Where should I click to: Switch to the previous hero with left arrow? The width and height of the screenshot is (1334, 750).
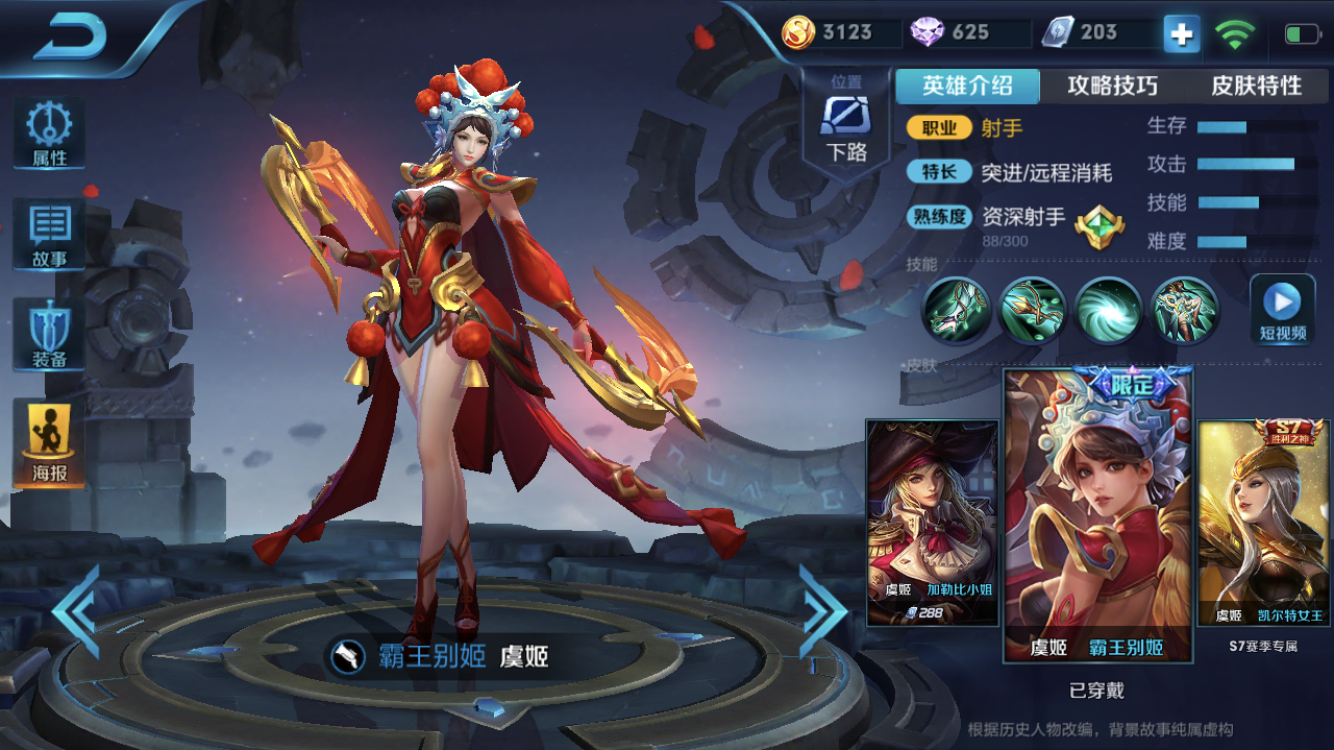point(76,610)
